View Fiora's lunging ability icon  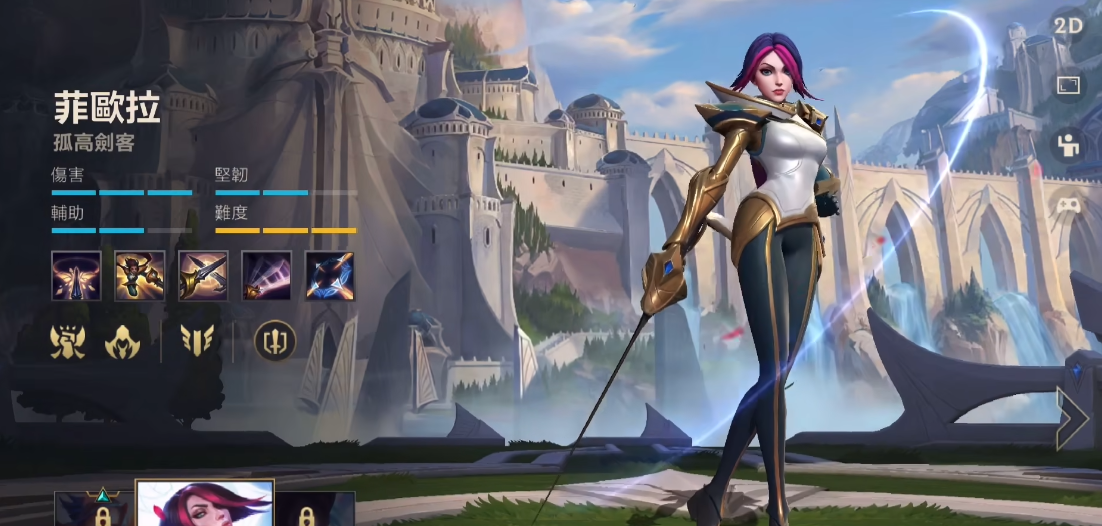tap(139, 276)
